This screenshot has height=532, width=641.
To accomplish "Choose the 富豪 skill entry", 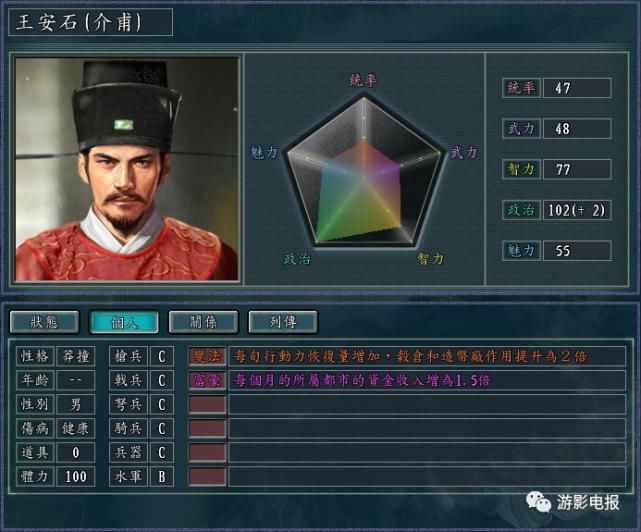I will pyautogui.click(x=207, y=380).
